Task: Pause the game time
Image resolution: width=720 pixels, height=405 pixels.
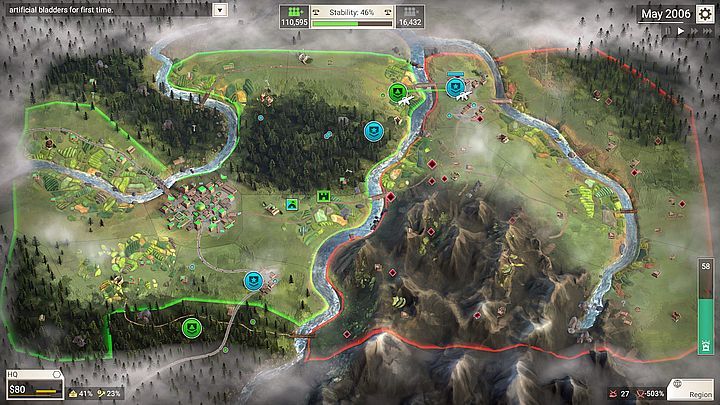Action: [x=667, y=31]
